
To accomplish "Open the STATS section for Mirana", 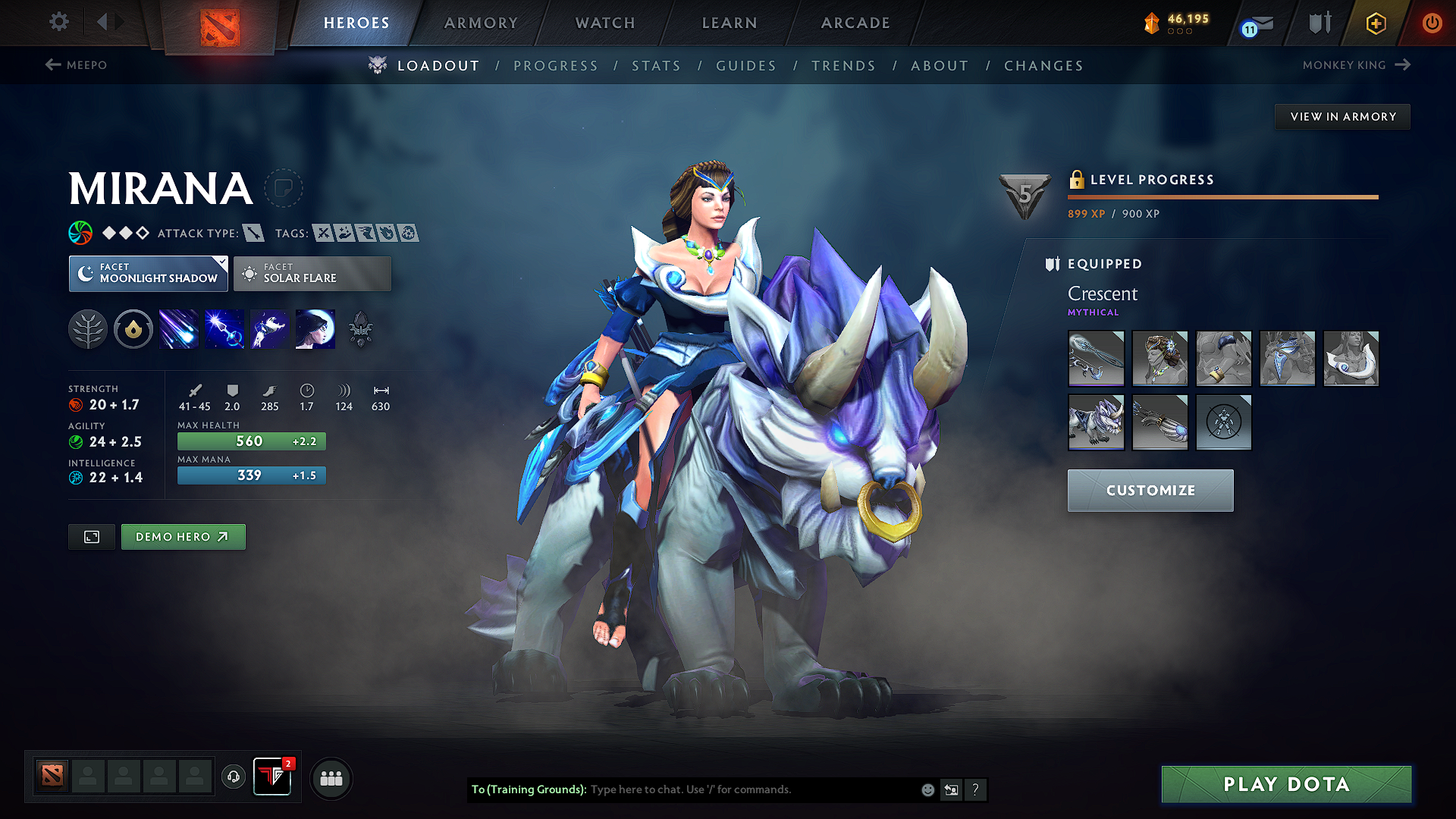I will [x=656, y=66].
